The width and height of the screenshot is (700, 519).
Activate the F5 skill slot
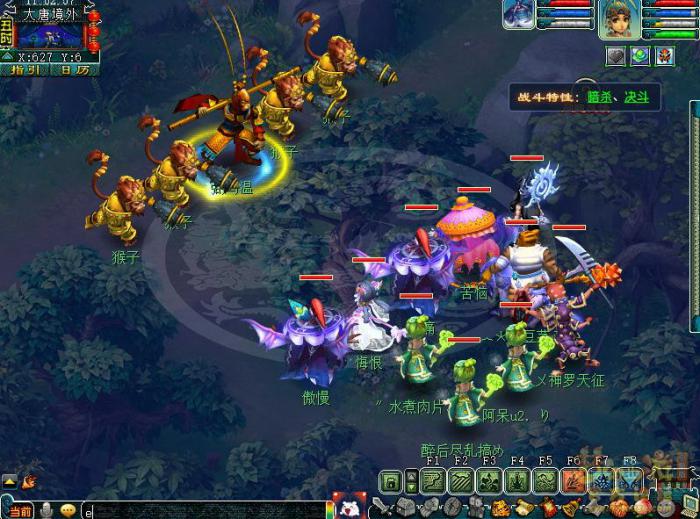(x=545, y=481)
